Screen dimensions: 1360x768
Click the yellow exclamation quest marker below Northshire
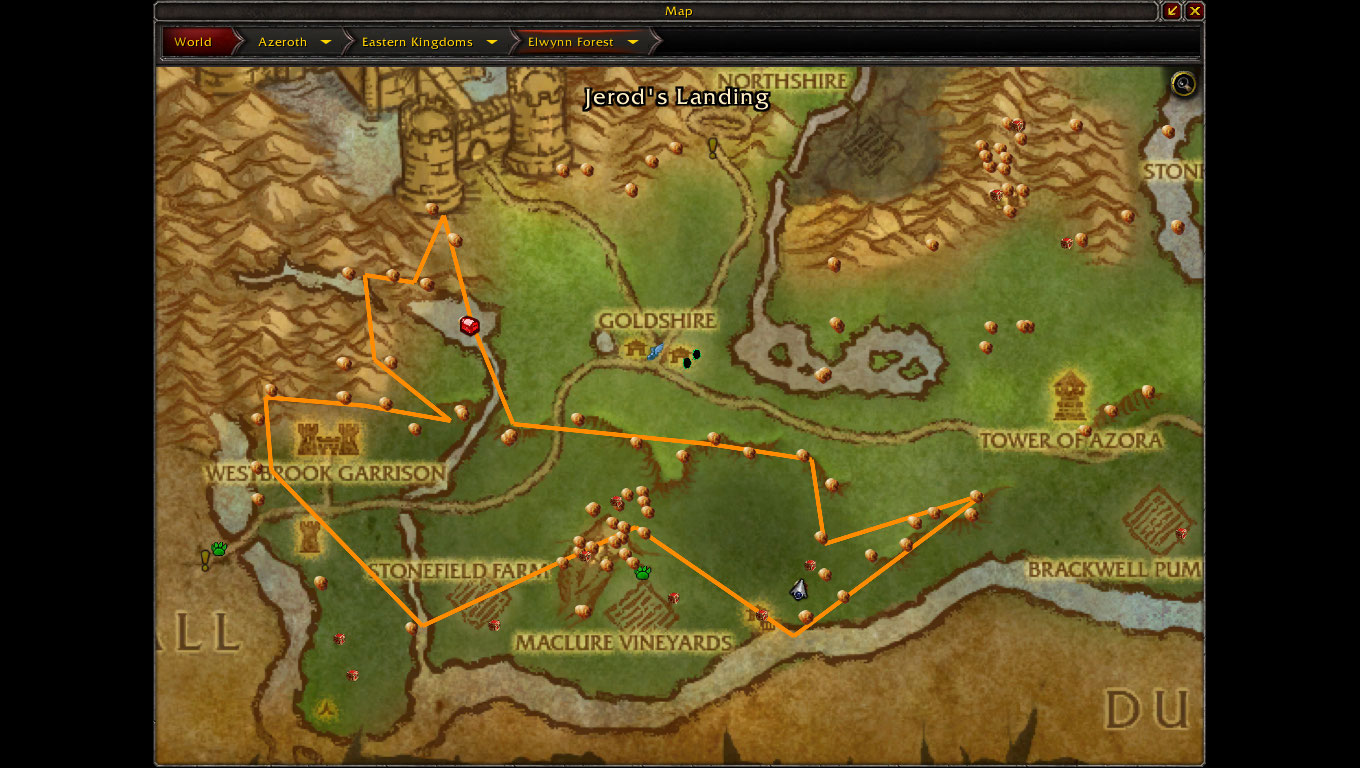(713, 147)
